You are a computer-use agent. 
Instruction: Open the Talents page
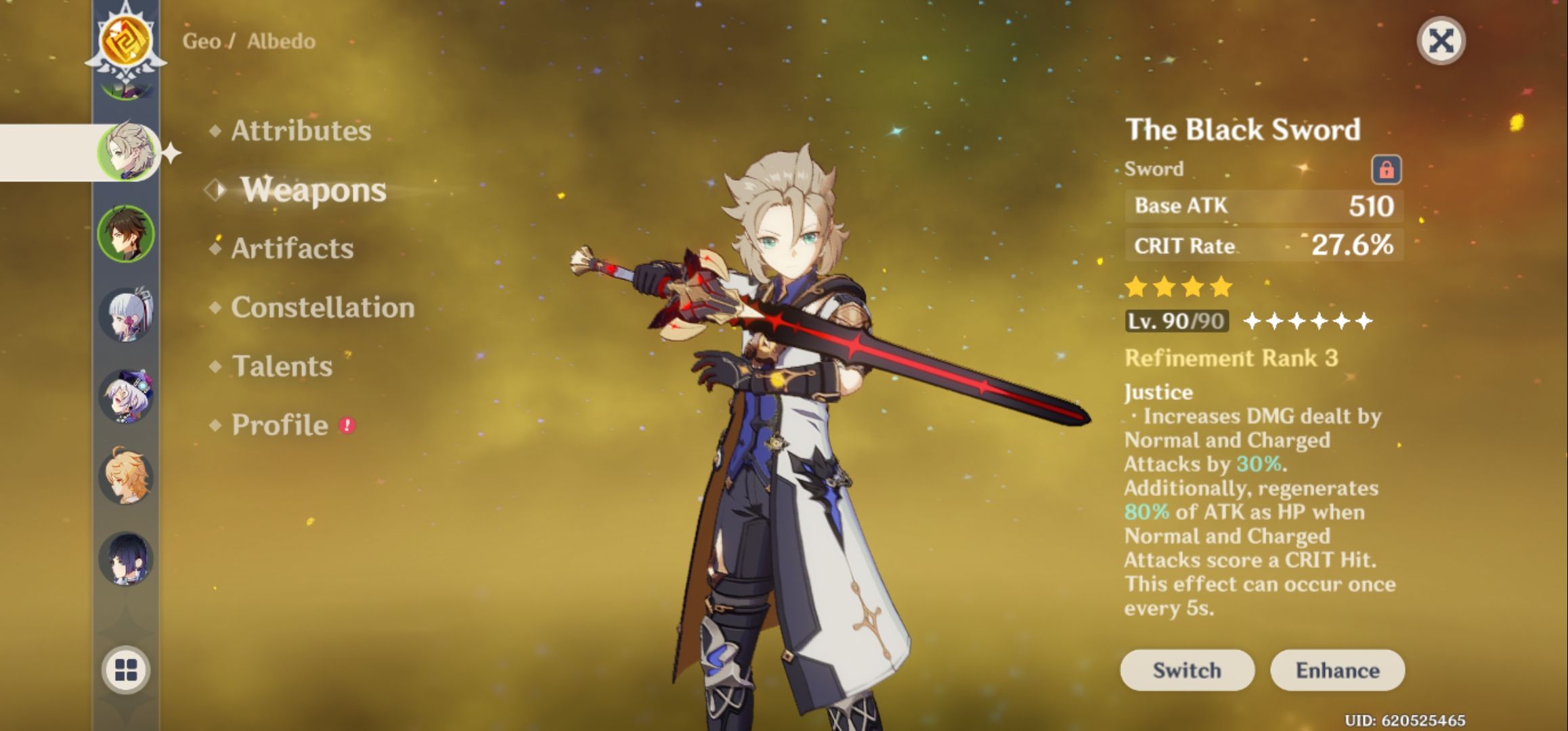tap(282, 366)
